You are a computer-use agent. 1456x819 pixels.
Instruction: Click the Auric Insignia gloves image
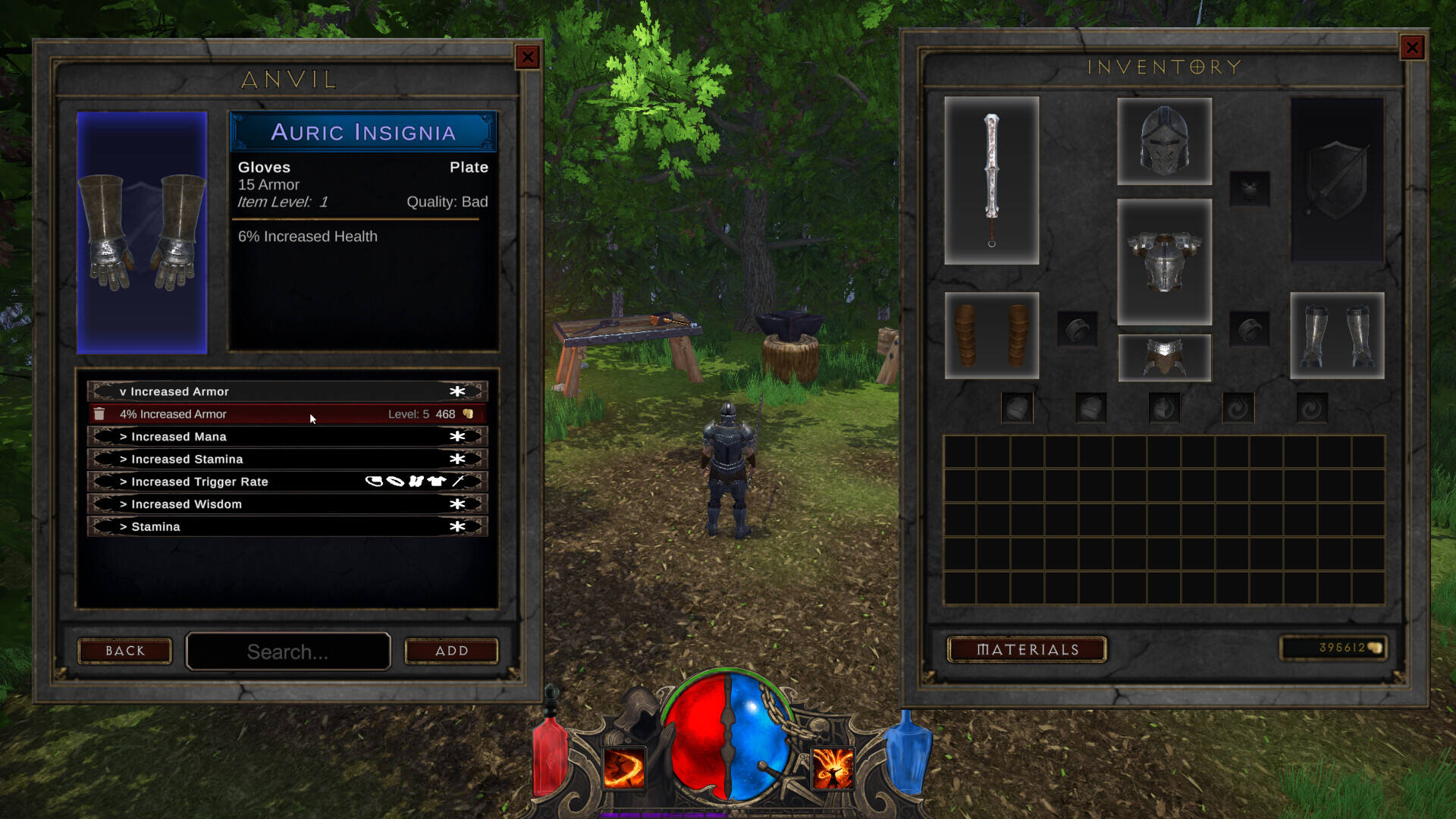[142, 233]
